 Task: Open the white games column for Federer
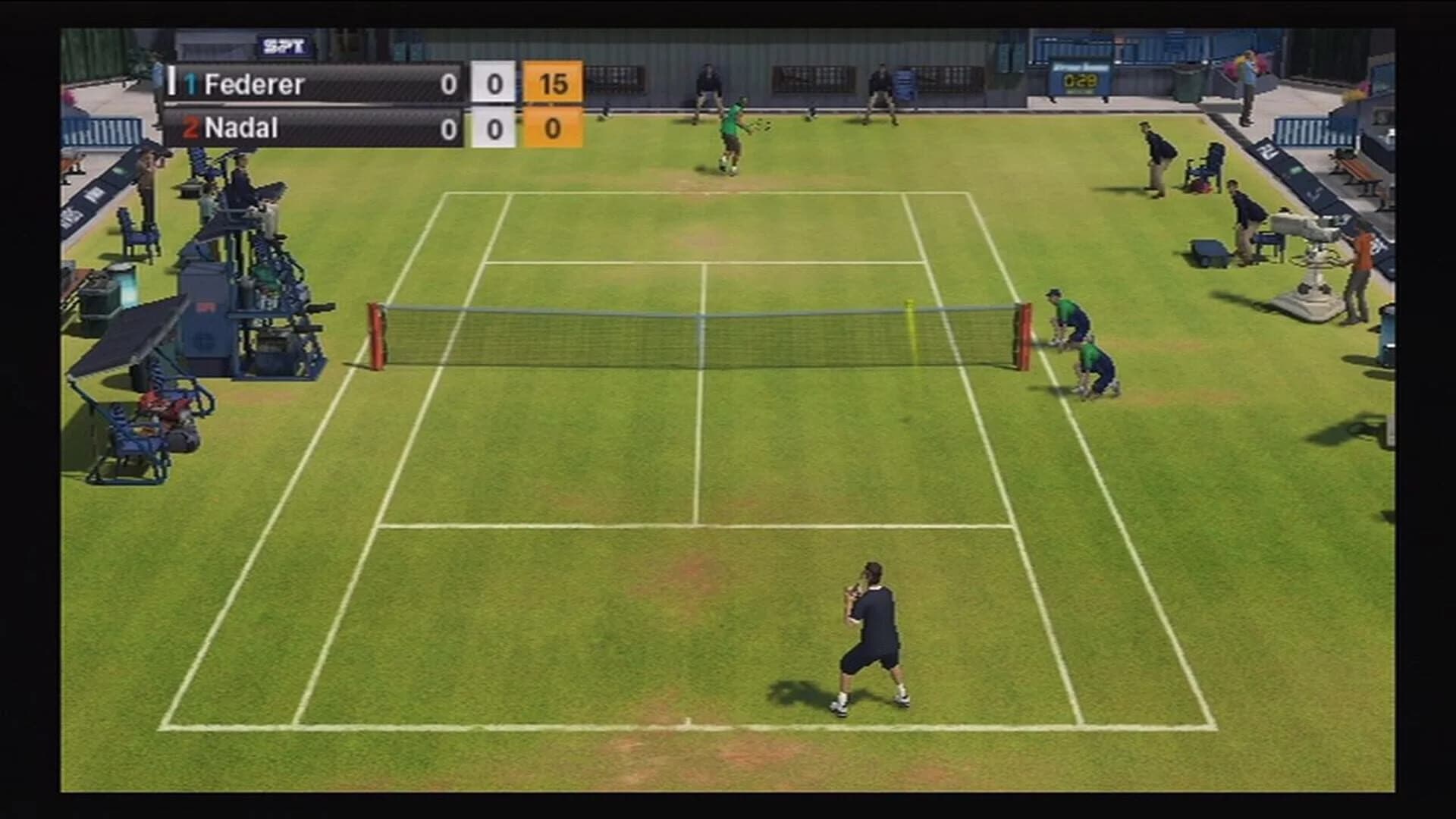pyautogui.click(x=497, y=82)
